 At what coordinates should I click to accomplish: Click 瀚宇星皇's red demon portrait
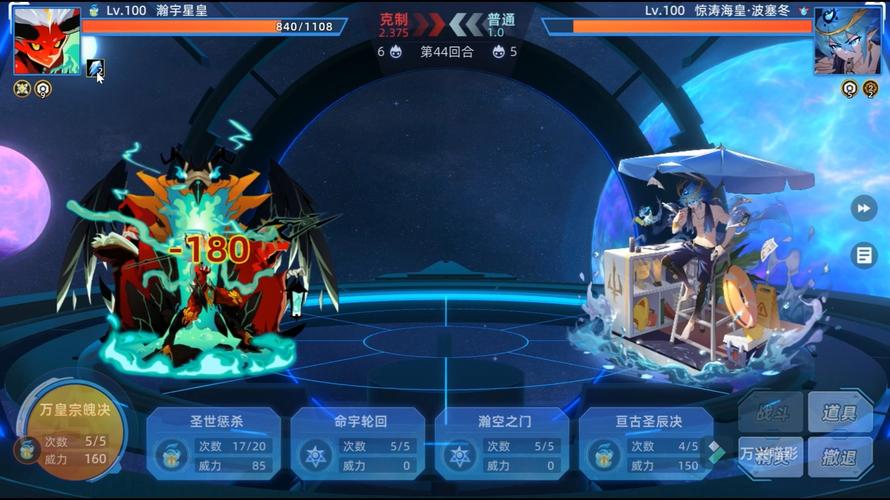click(47, 41)
